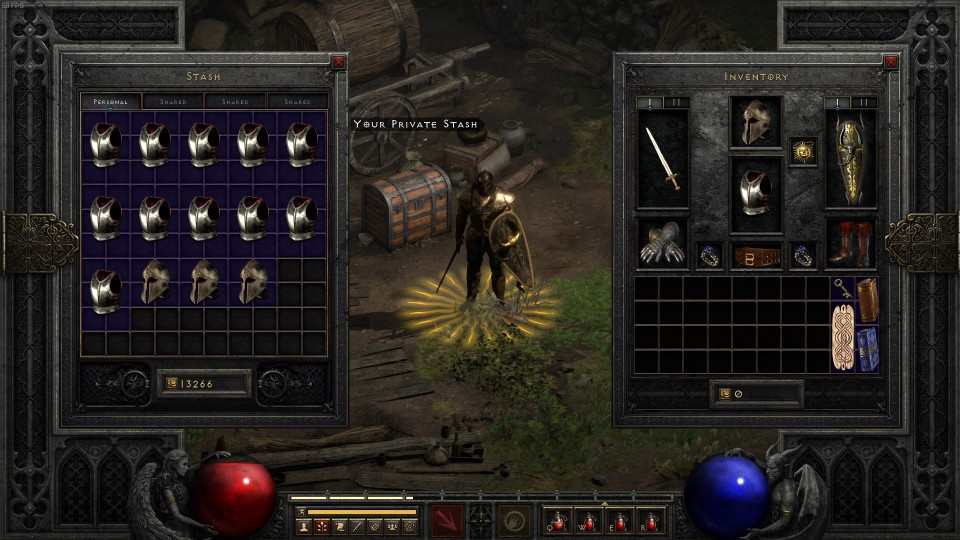Open the left attack skill selector
The height and width of the screenshot is (540, 960).
tap(447, 521)
